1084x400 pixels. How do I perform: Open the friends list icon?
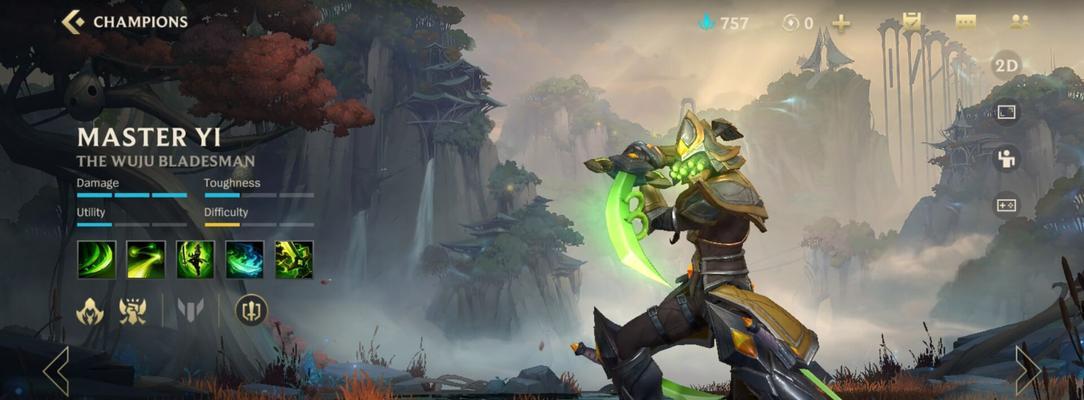pos(1019,22)
